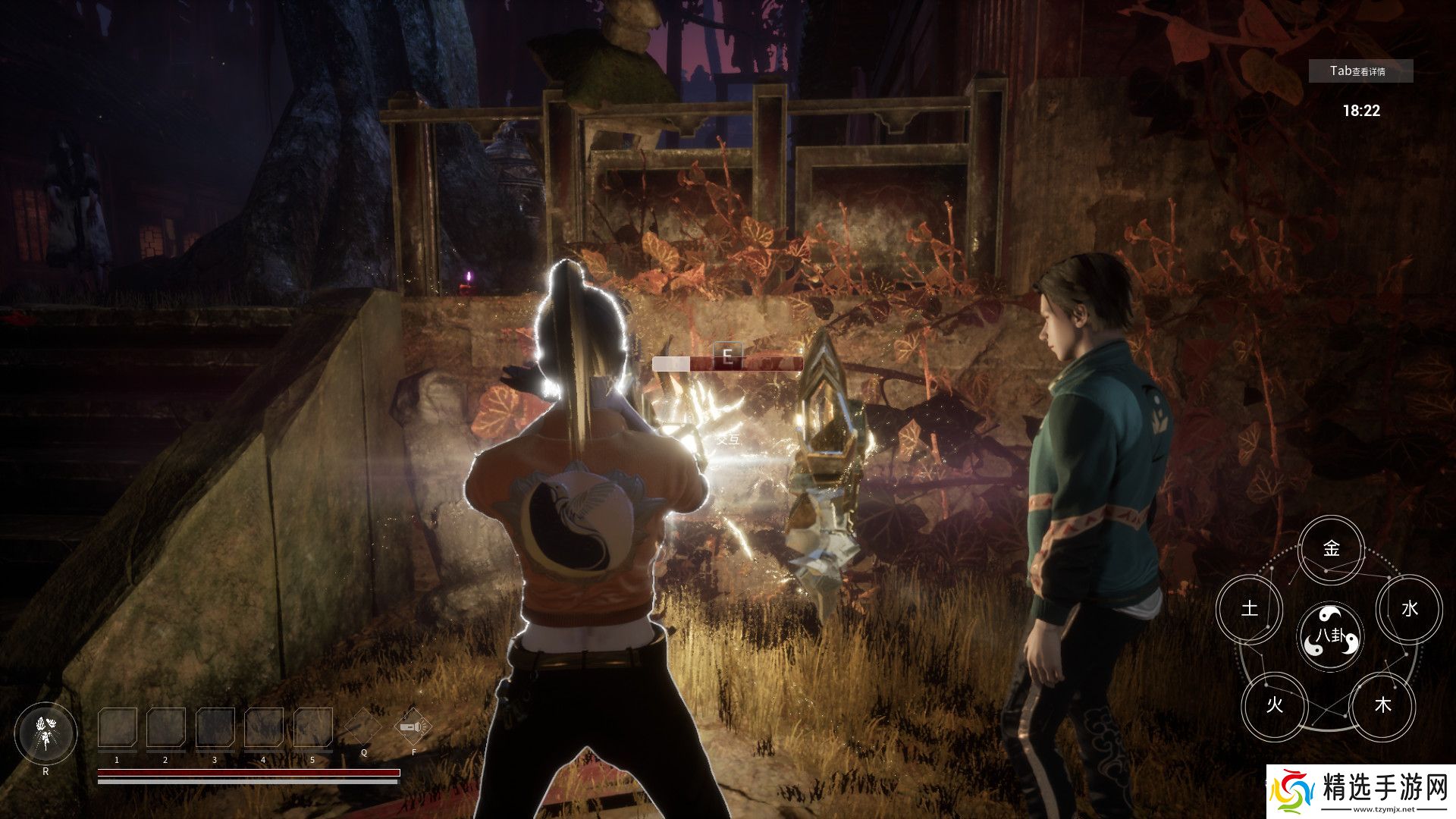Select the 土 (earth) element circle

pos(1249,608)
